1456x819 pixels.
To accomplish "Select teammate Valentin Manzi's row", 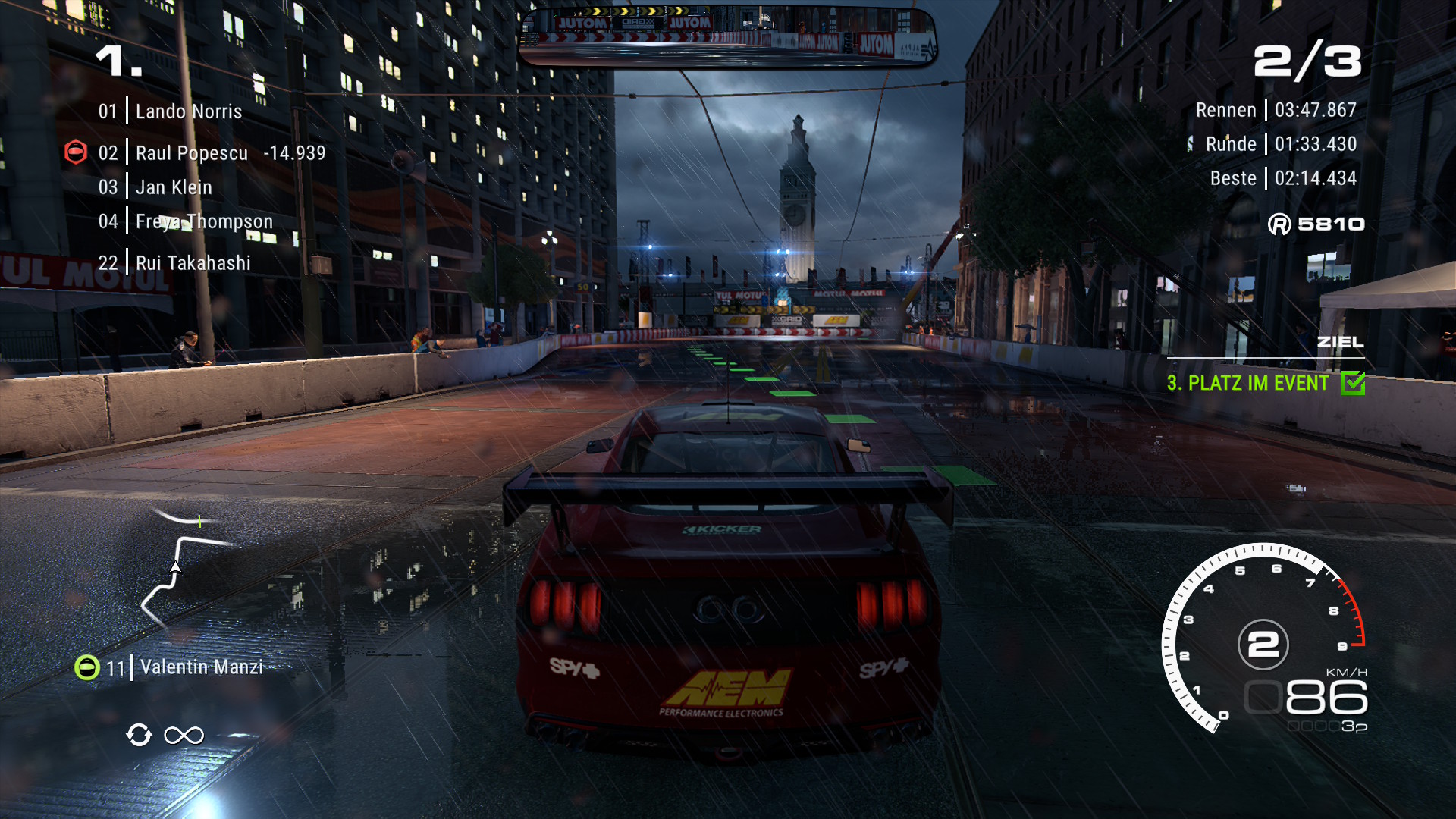I will pyautogui.click(x=201, y=667).
